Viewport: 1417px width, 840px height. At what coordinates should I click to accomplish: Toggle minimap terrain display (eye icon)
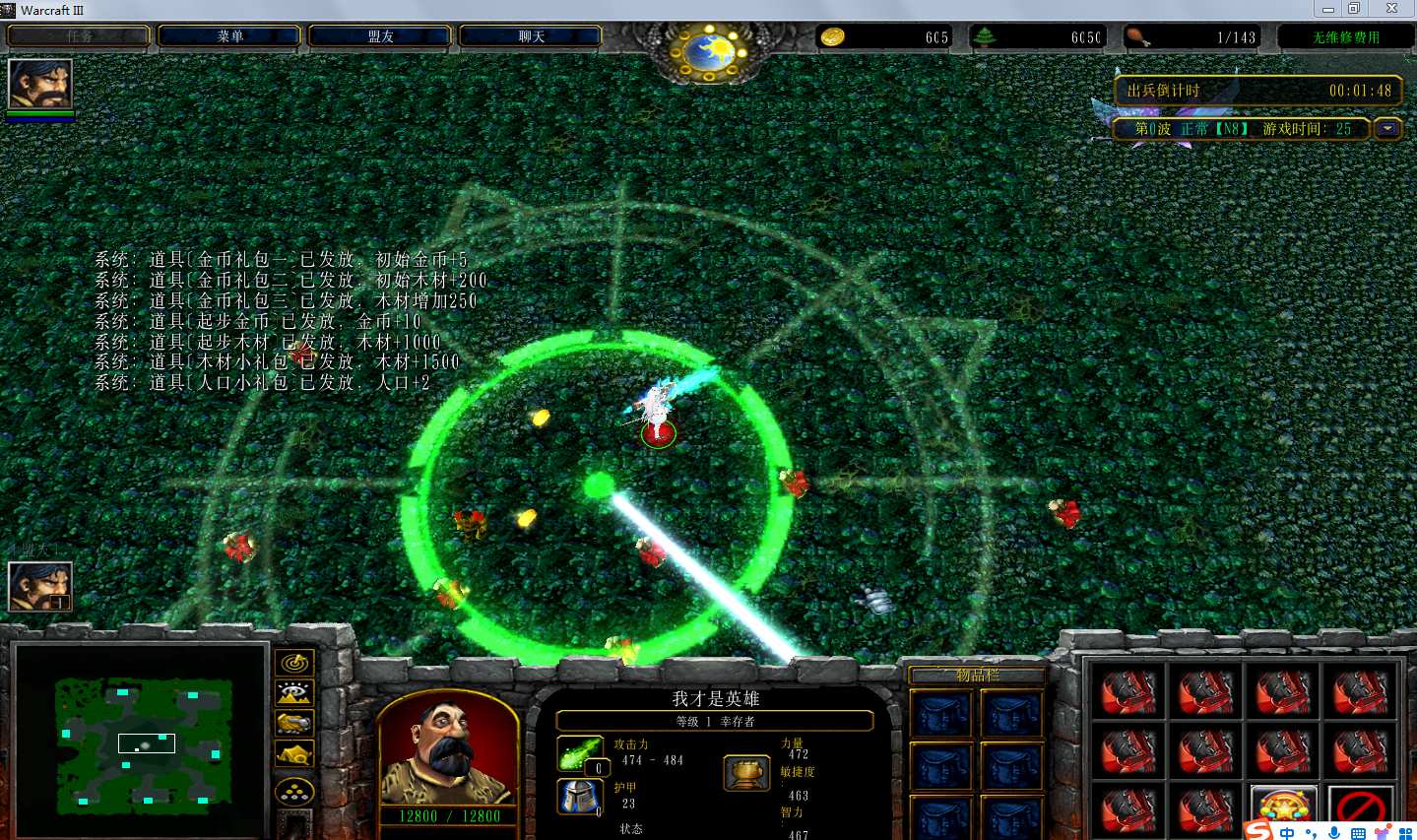[x=294, y=693]
